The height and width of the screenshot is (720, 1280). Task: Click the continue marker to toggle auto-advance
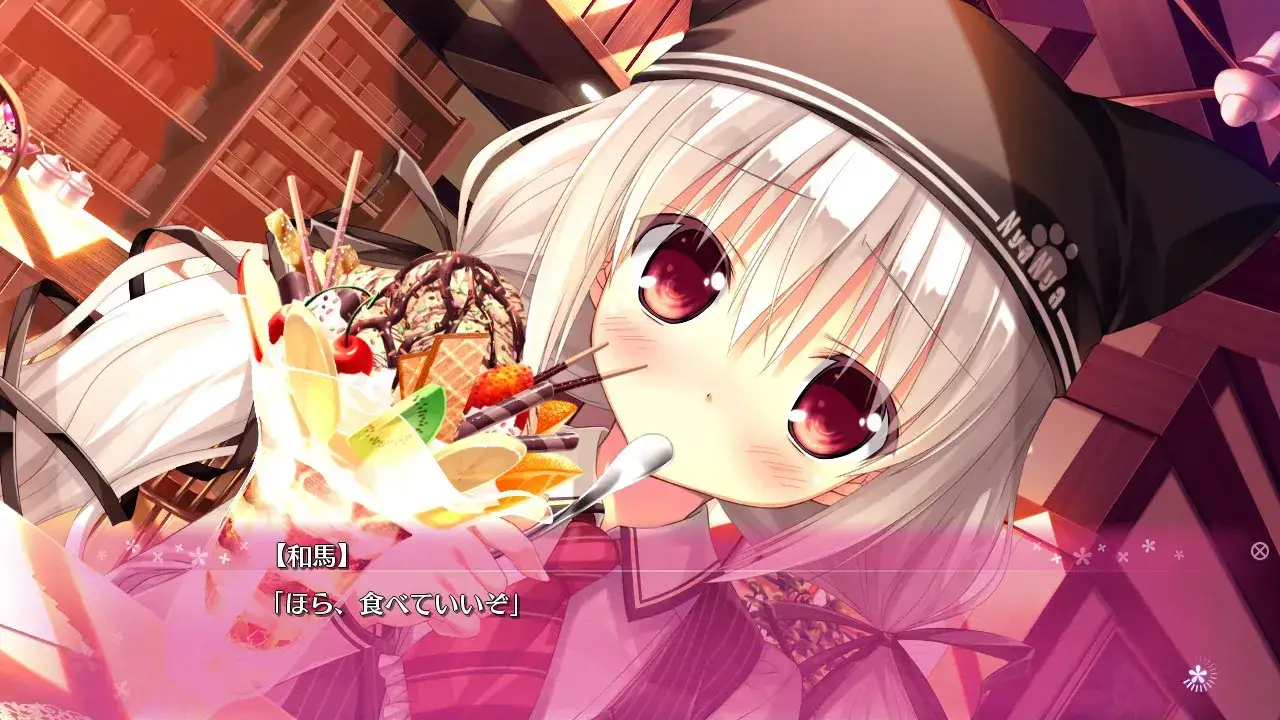1198,674
